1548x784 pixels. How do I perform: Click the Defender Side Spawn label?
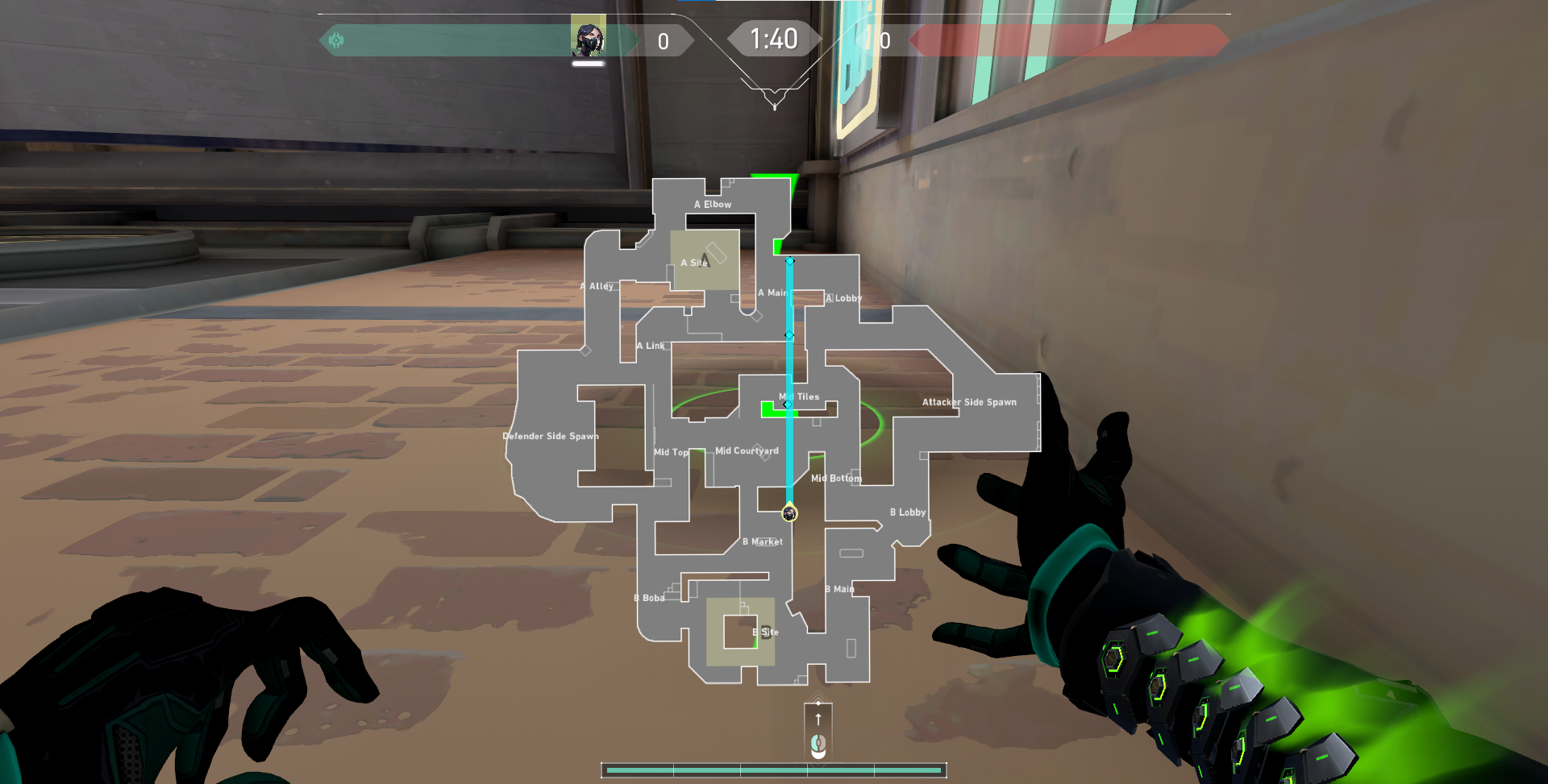point(551,436)
